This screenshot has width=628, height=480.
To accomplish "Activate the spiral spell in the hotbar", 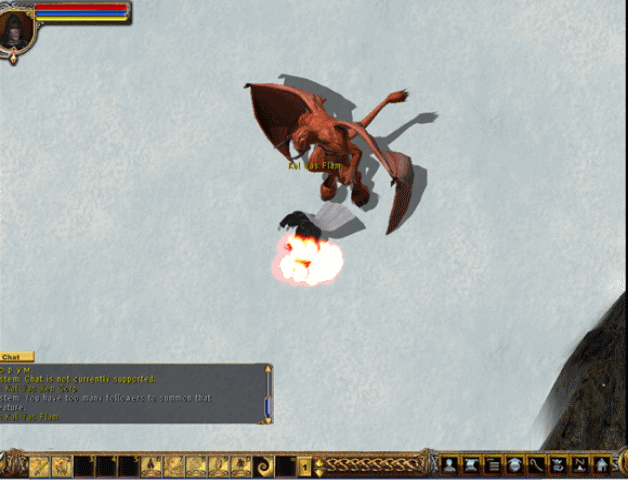I will click(x=264, y=465).
